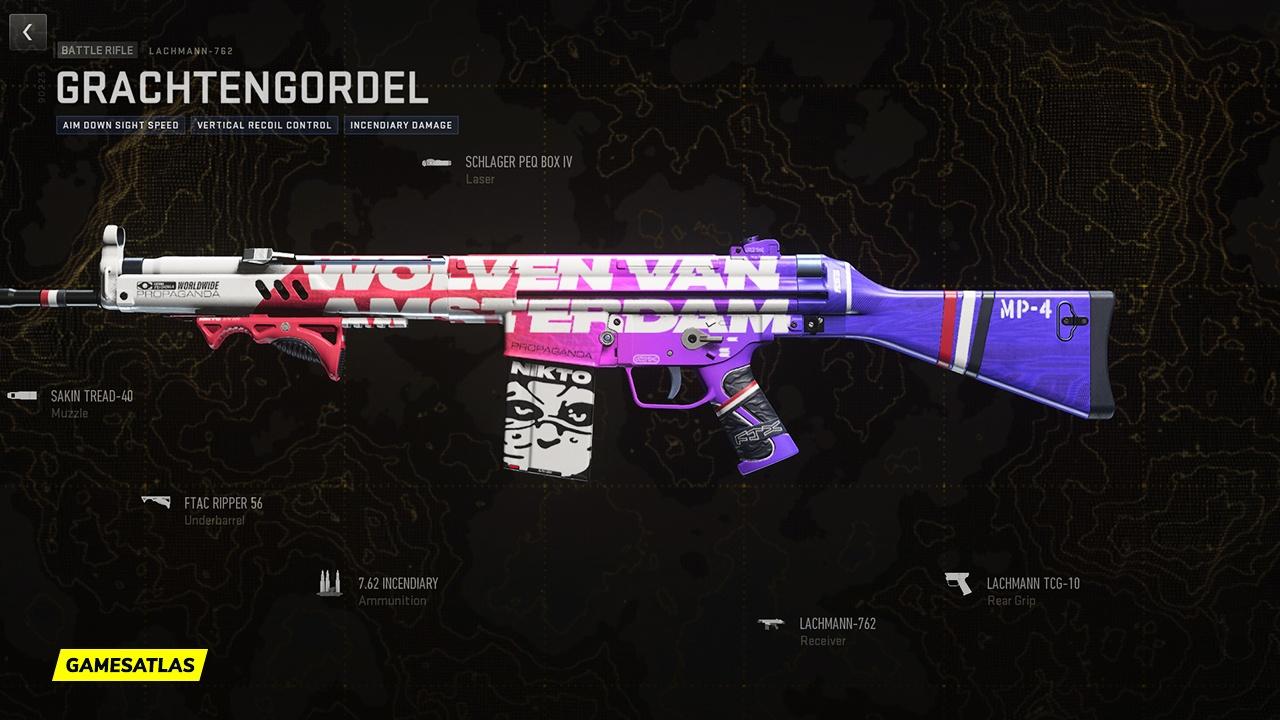Select the 7.62 Incendiary ammunition slot
This screenshot has height=720, width=1280.
click(x=397, y=583)
